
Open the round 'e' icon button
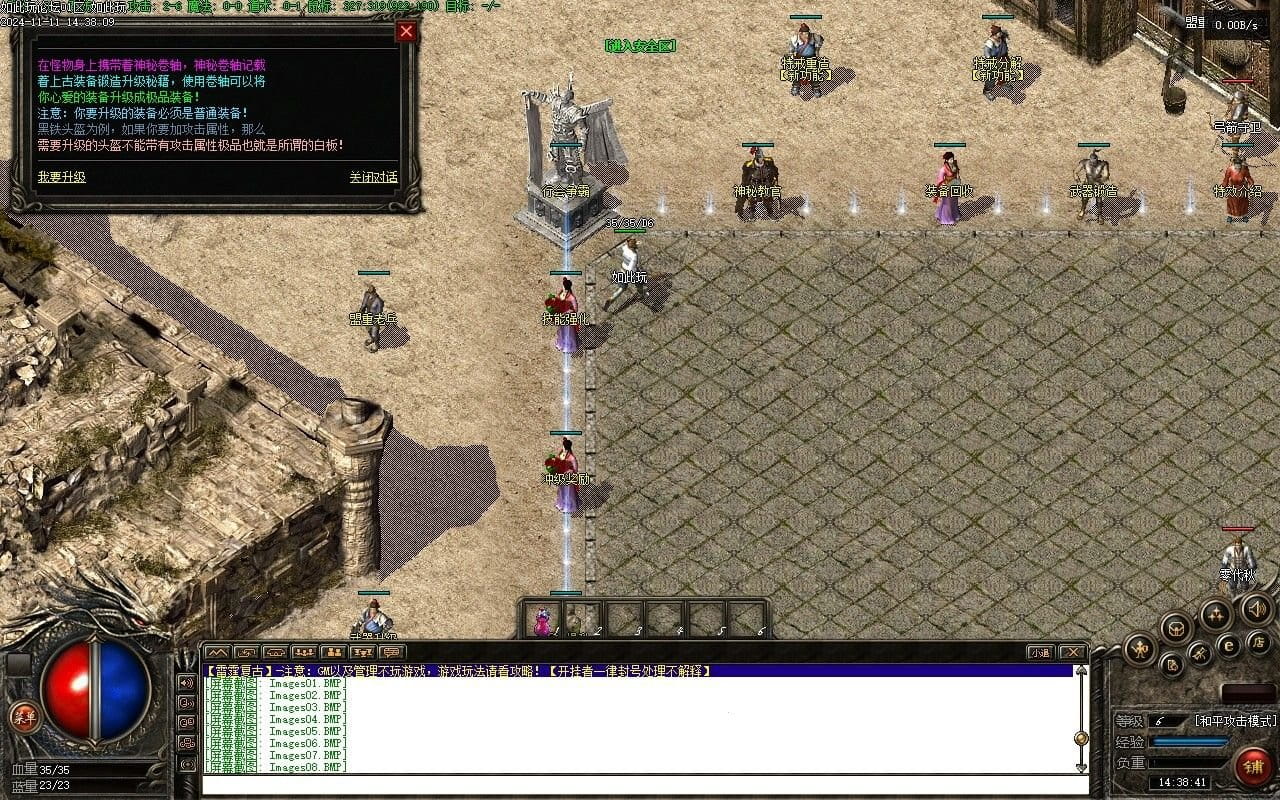coord(1229,646)
